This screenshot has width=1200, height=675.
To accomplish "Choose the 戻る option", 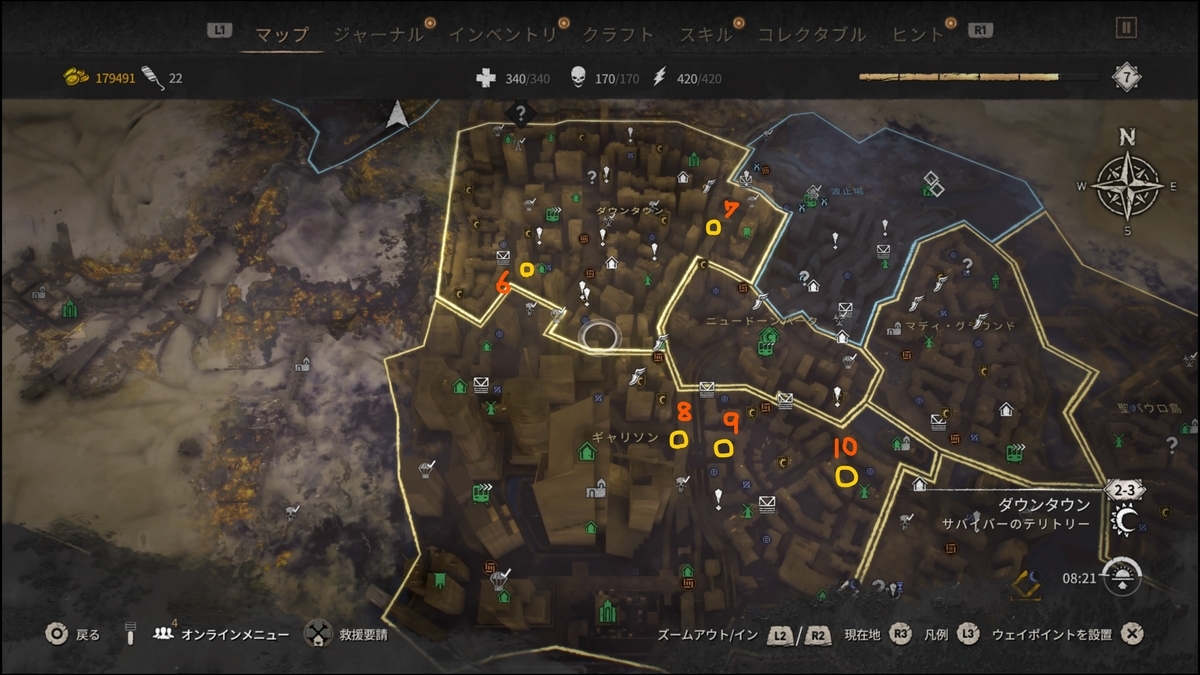I will tap(88, 634).
